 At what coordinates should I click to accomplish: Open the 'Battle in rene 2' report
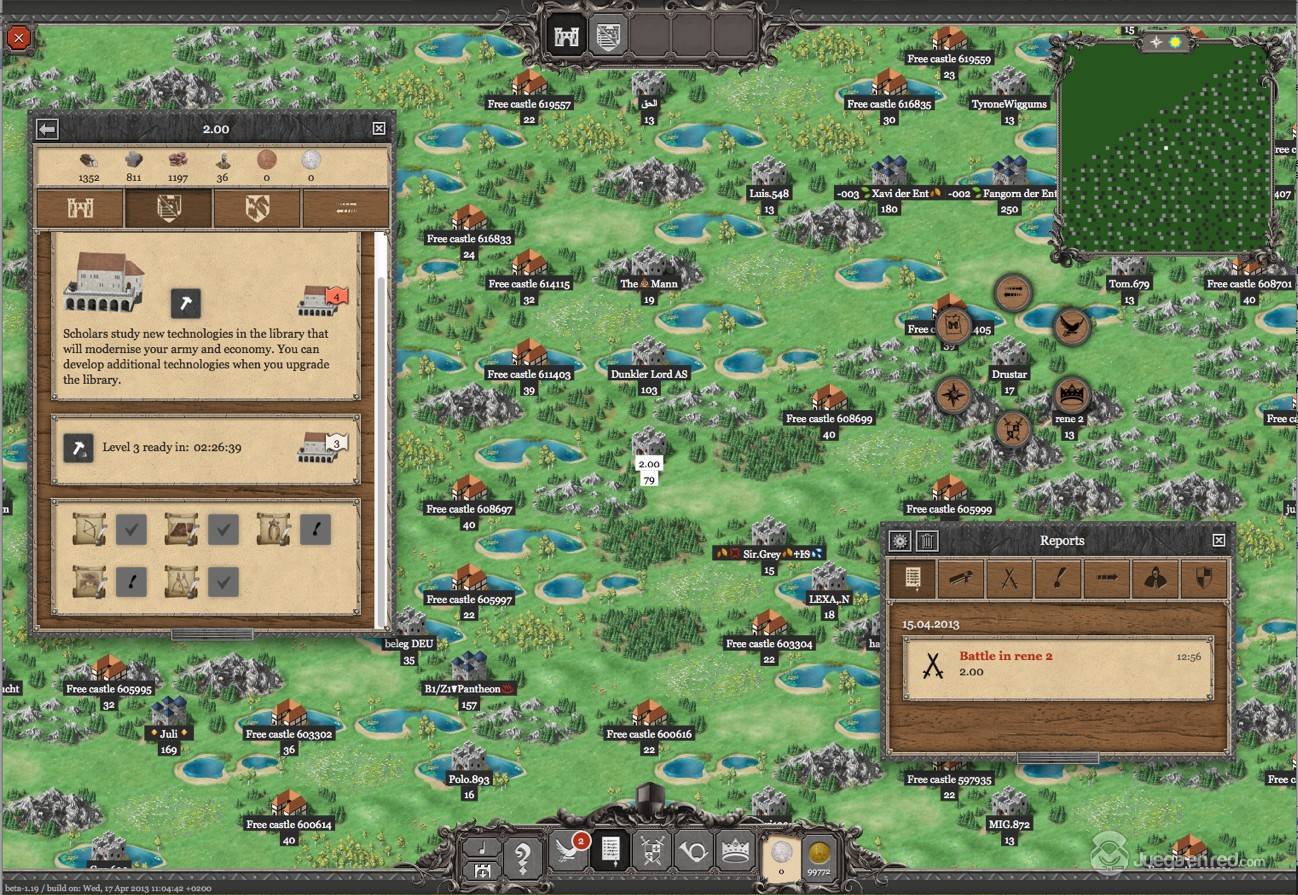[1058, 664]
